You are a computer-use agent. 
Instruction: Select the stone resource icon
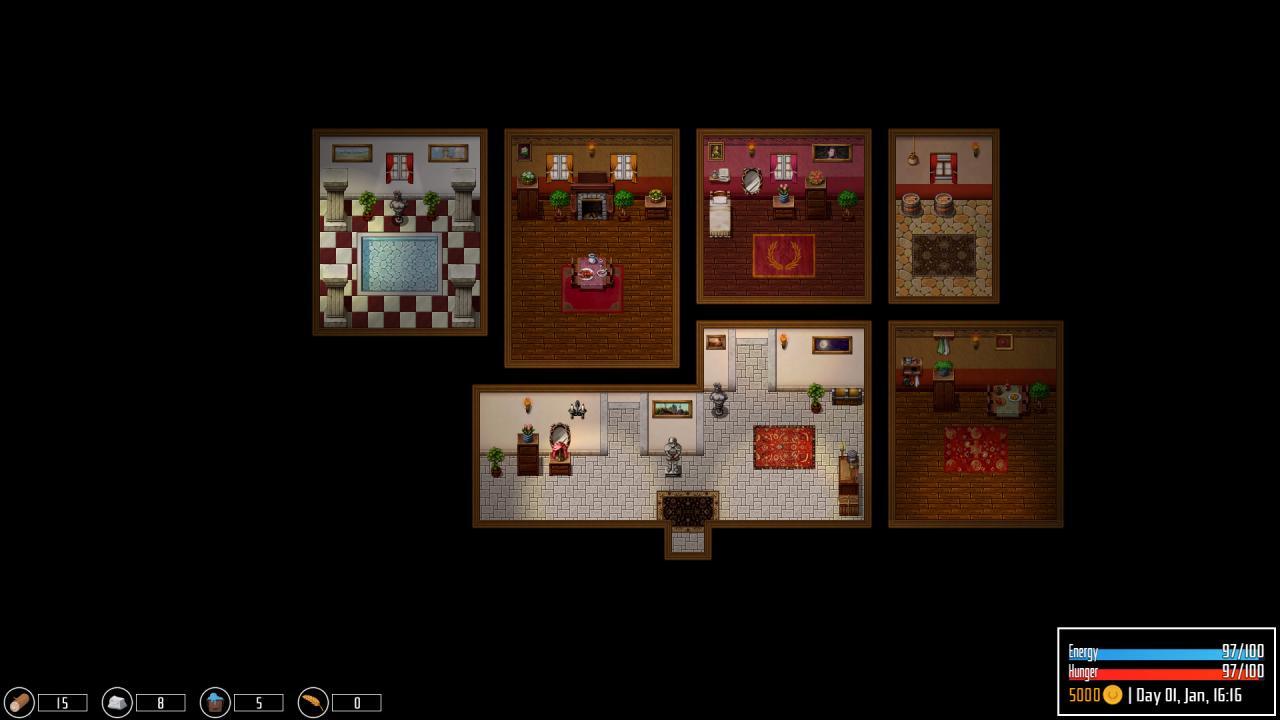pyautogui.click(x=117, y=702)
